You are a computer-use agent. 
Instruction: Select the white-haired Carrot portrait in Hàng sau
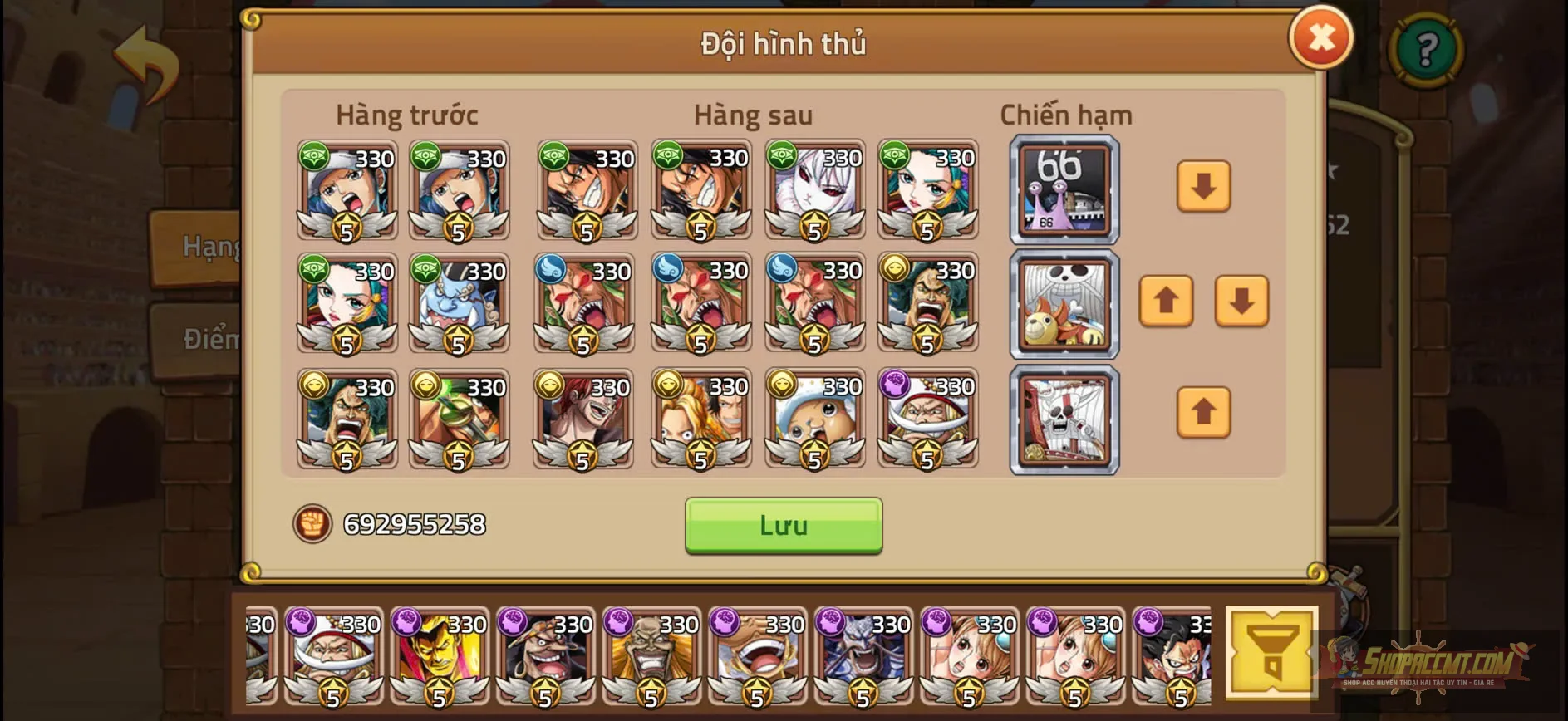coord(815,193)
